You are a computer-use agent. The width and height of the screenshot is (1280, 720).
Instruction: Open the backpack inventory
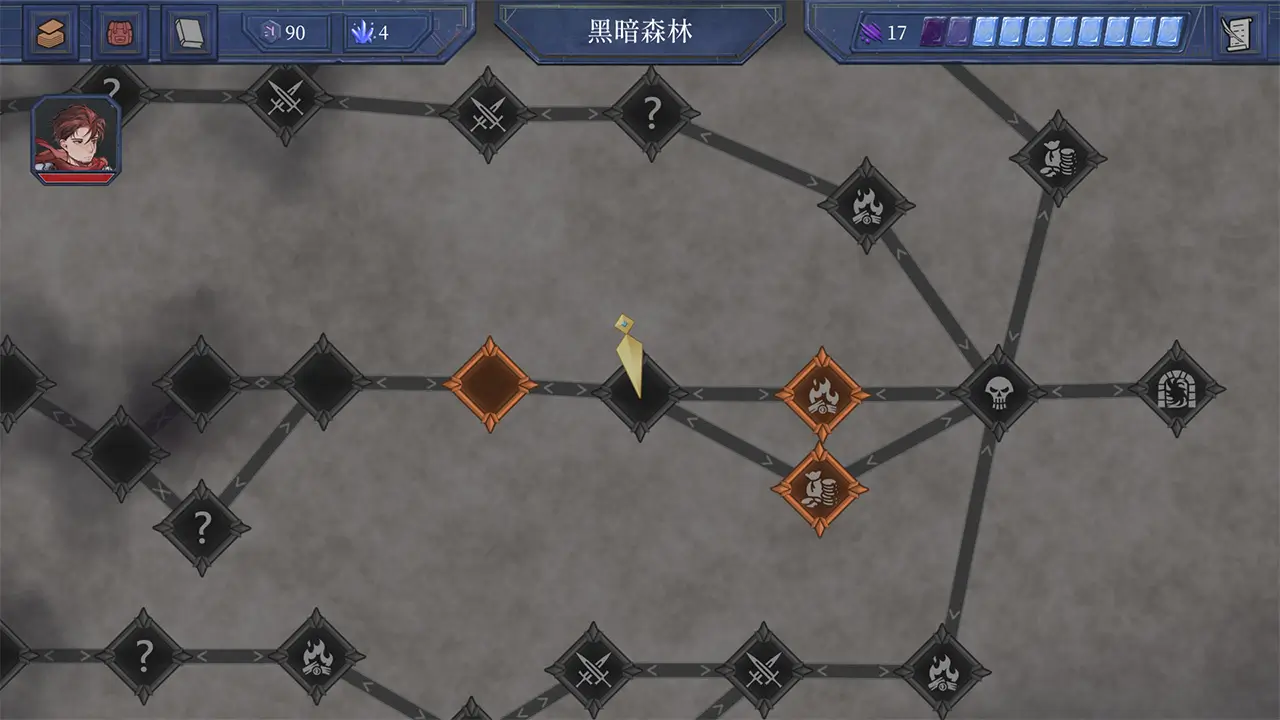coord(119,31)
